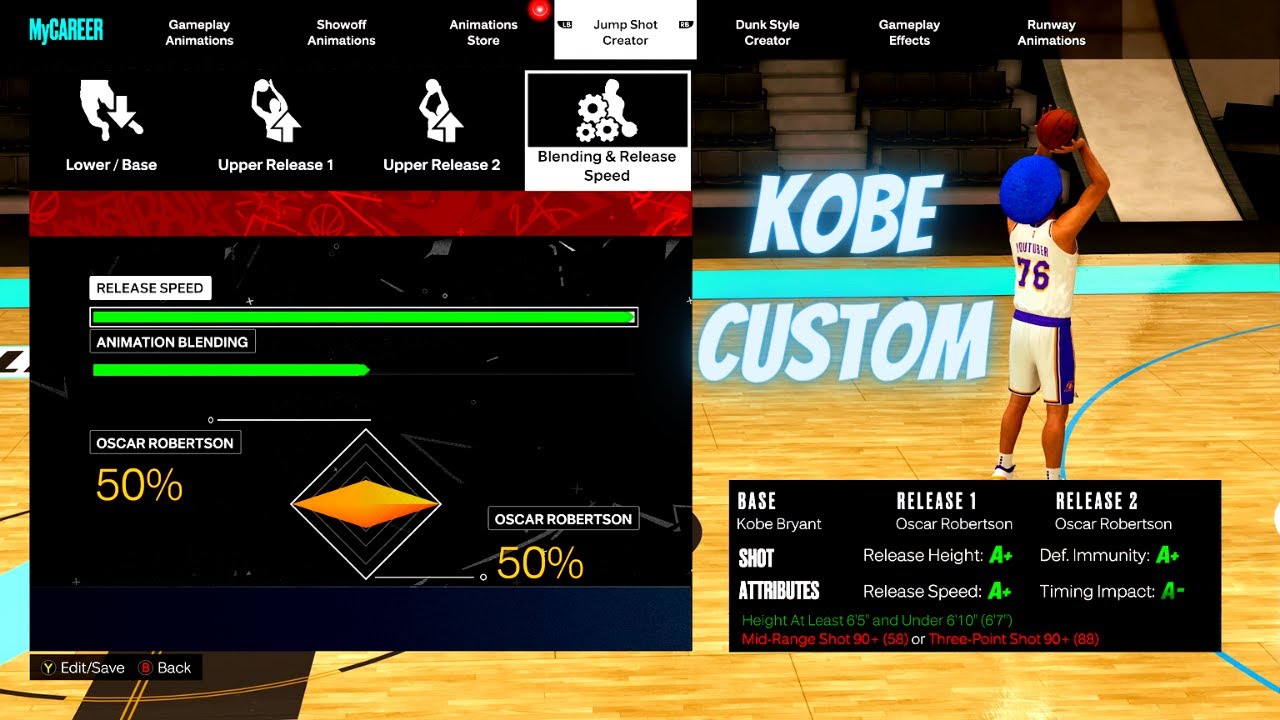Open the Gameplay Effects tab
The image size is (1280, 720).
909,32
